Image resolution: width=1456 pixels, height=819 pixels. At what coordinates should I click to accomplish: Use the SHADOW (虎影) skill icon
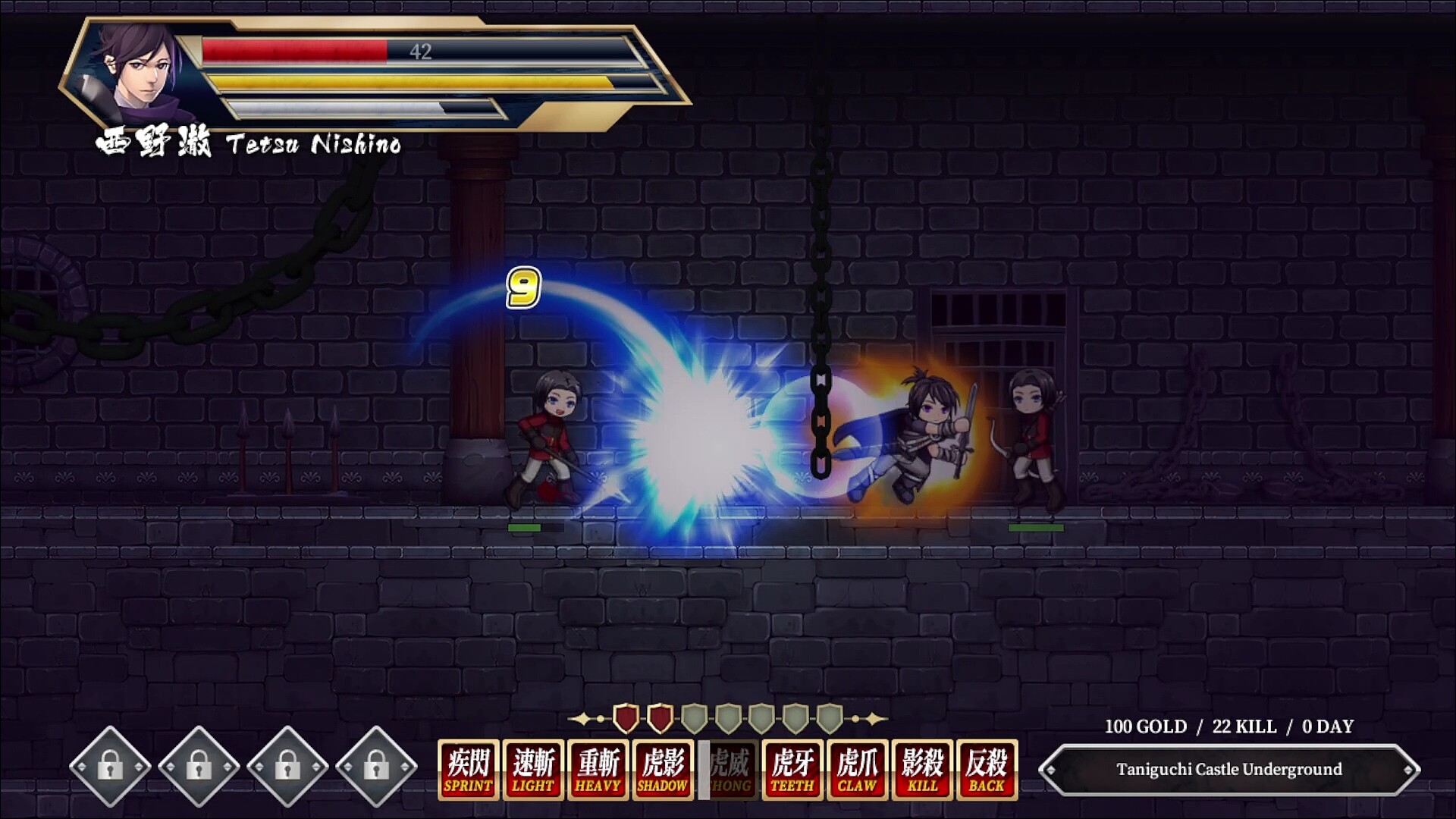tap(662, 768)
